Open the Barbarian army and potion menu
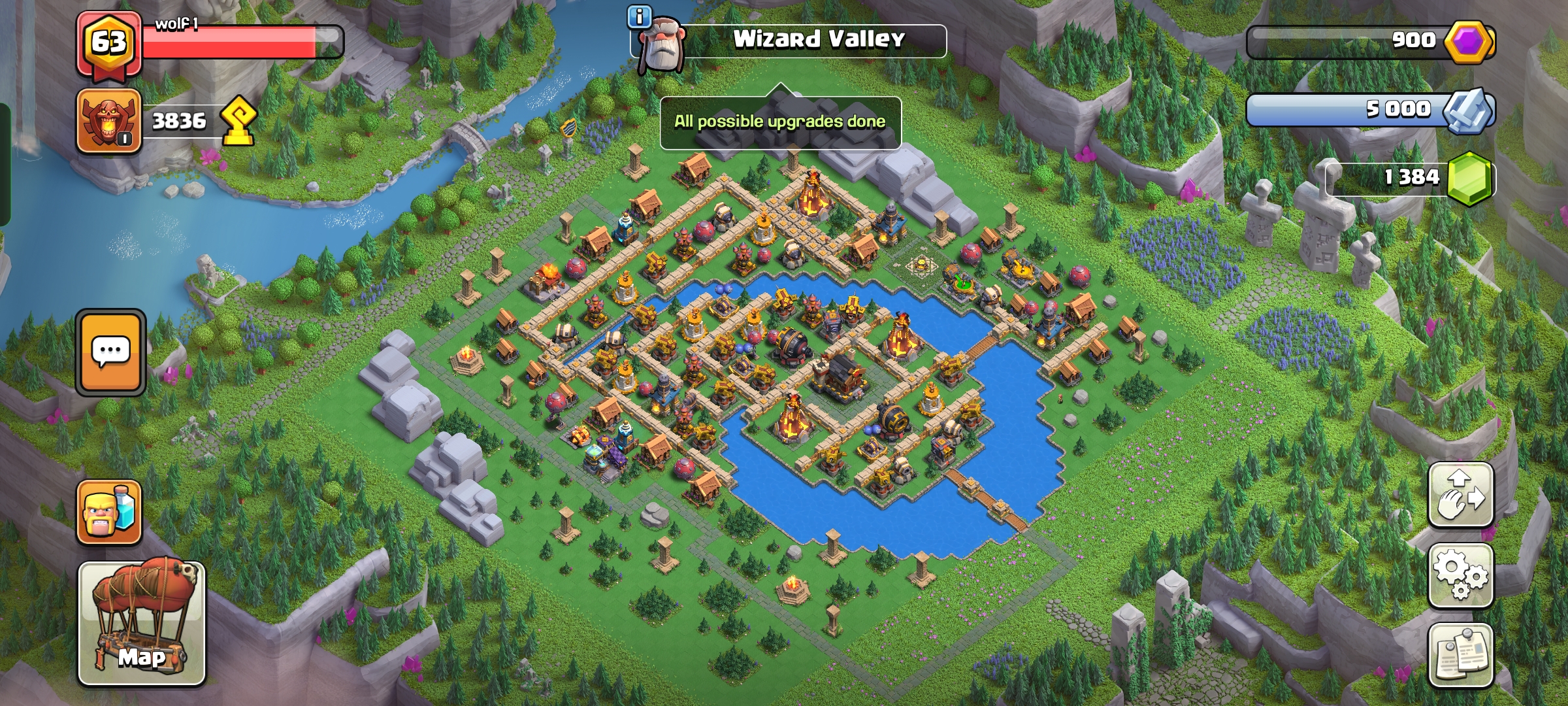The image size is (1568, 706). [x=109, y=513]
